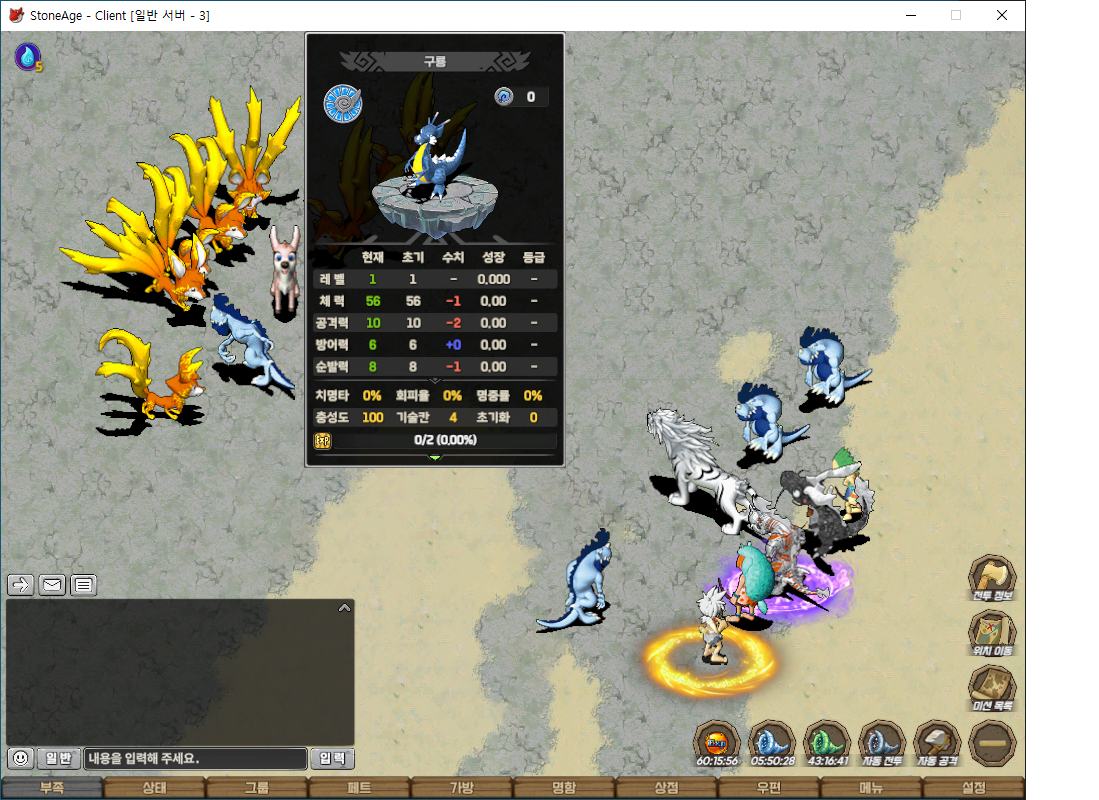The height and width of the screenshot is (800, 1099).
Task: Open 위치 이동 location move map icon
Action: pos(992,634)
